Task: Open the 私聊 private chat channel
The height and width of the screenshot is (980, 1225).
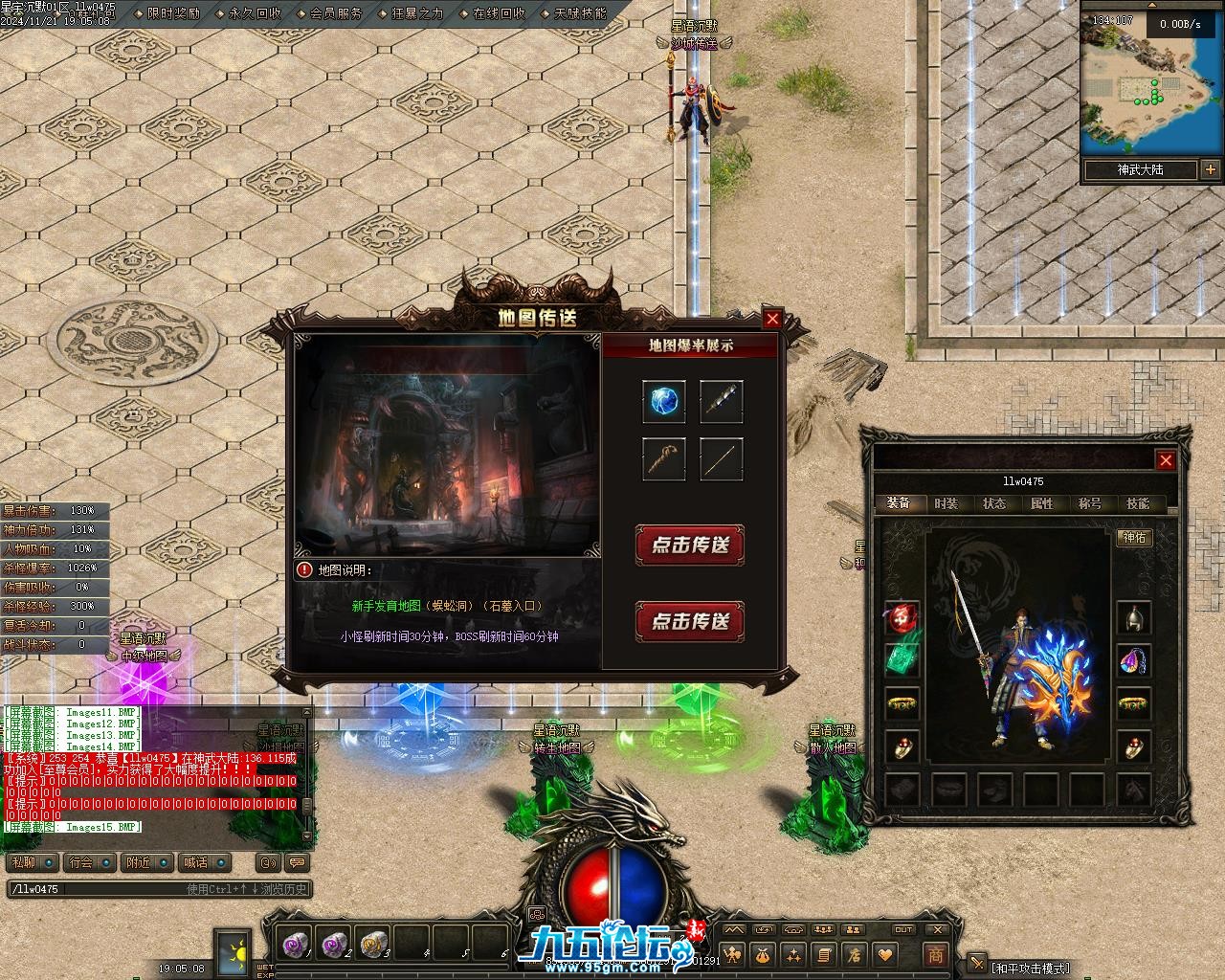Action: tap(32, 862)
